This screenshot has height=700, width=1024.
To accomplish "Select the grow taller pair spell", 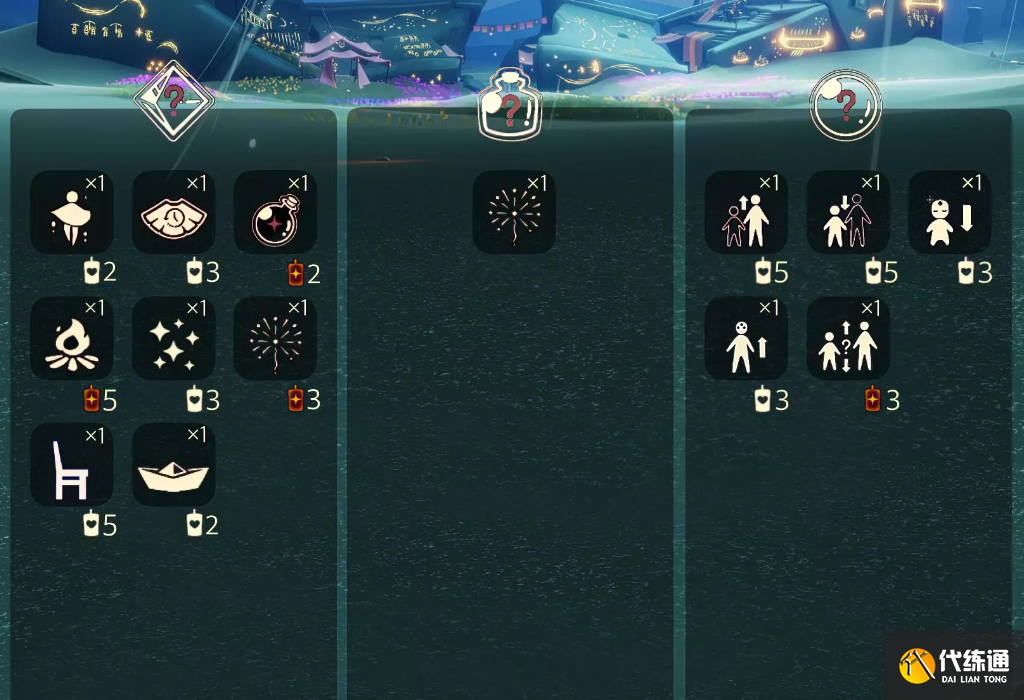I will (746, 212).
